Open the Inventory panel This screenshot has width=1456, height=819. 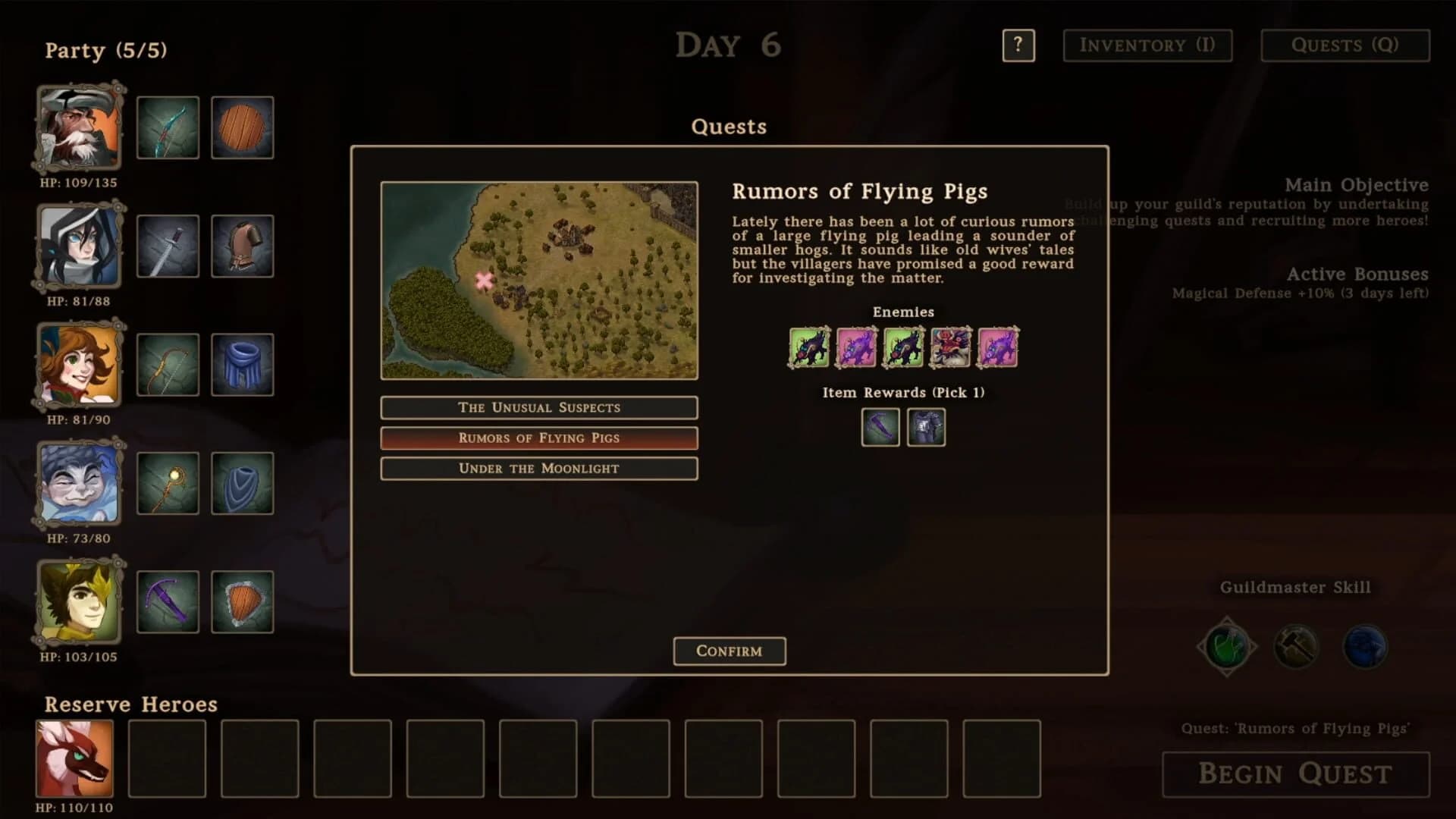[1147, 45]
